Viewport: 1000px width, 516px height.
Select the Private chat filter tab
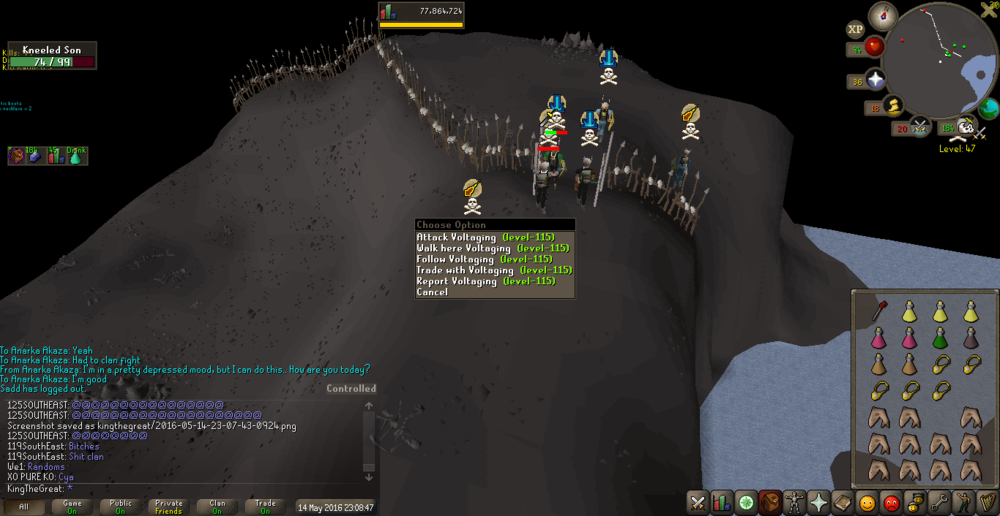click(x=169, y=507)
